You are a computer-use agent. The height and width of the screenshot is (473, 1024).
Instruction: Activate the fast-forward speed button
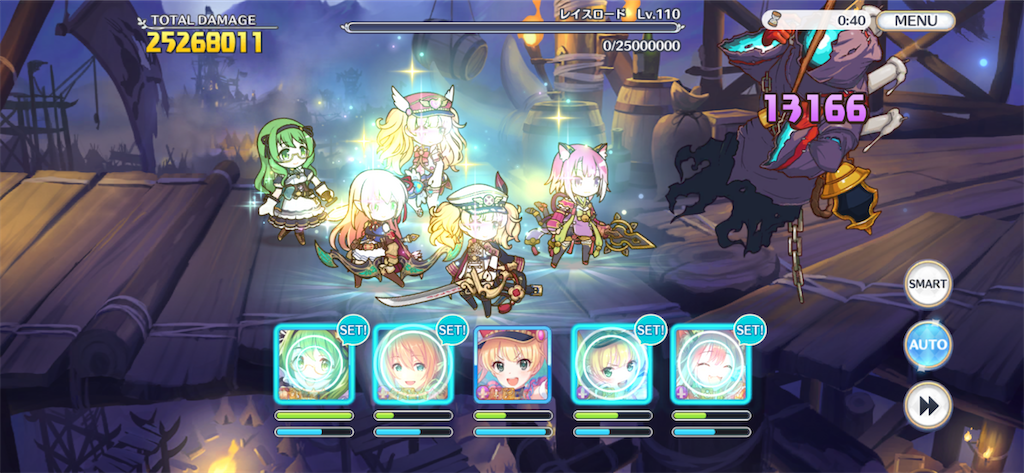(927, 406)
